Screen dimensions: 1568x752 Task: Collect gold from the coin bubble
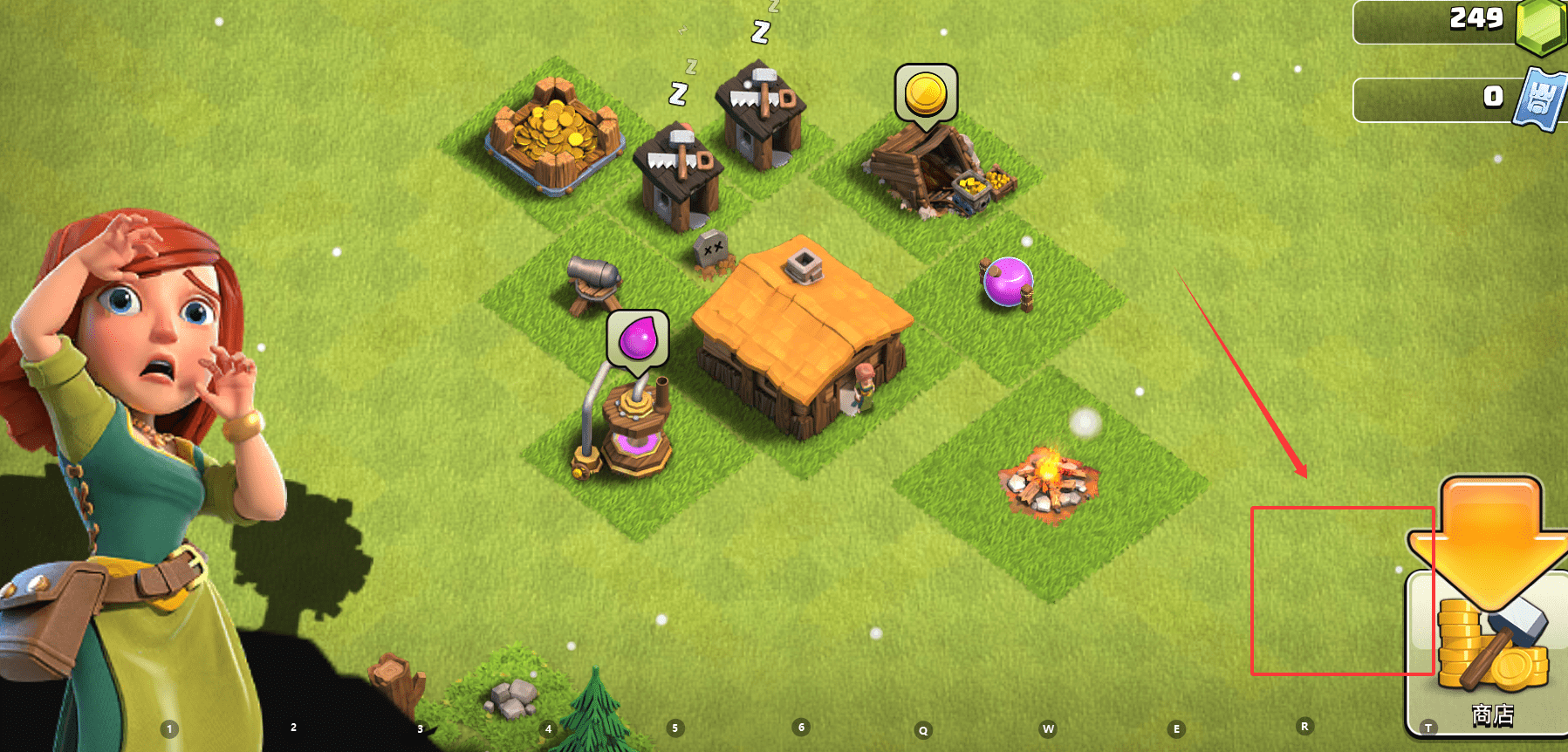(926, 93)
